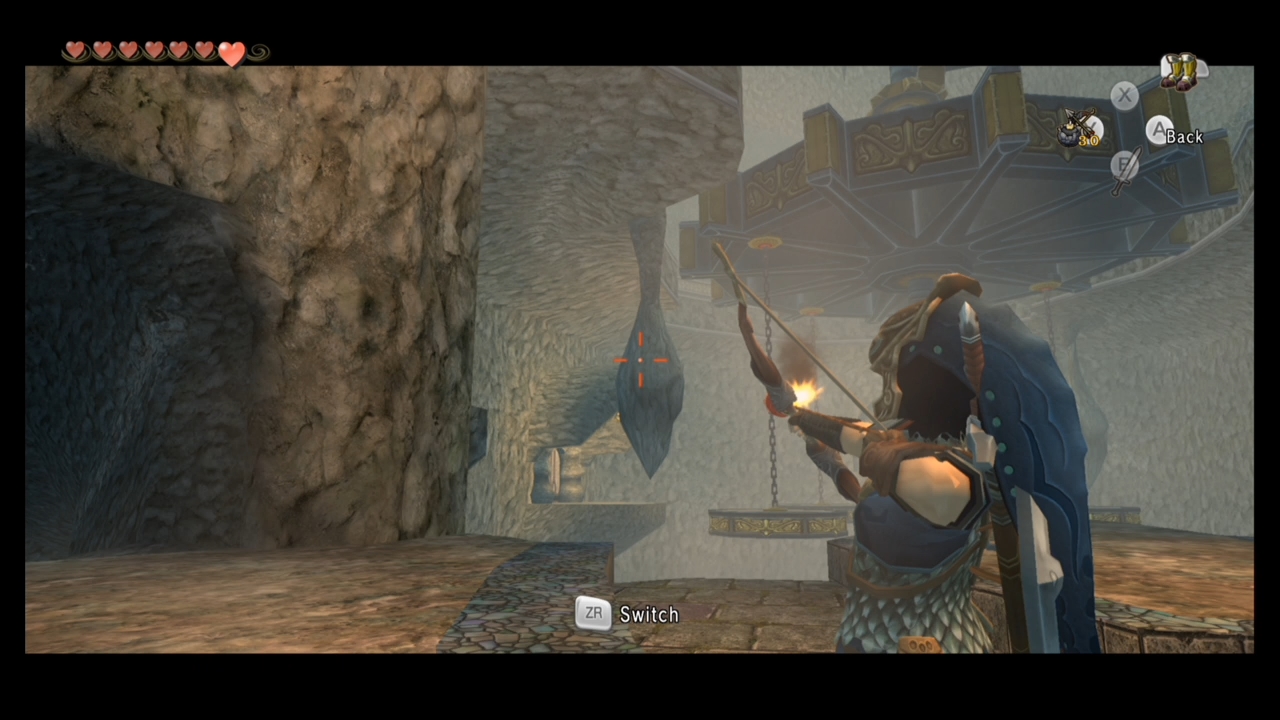Screen dimensions: 1280x720
Task: Click the first heart in the health meter
Action: coord(76,49)
